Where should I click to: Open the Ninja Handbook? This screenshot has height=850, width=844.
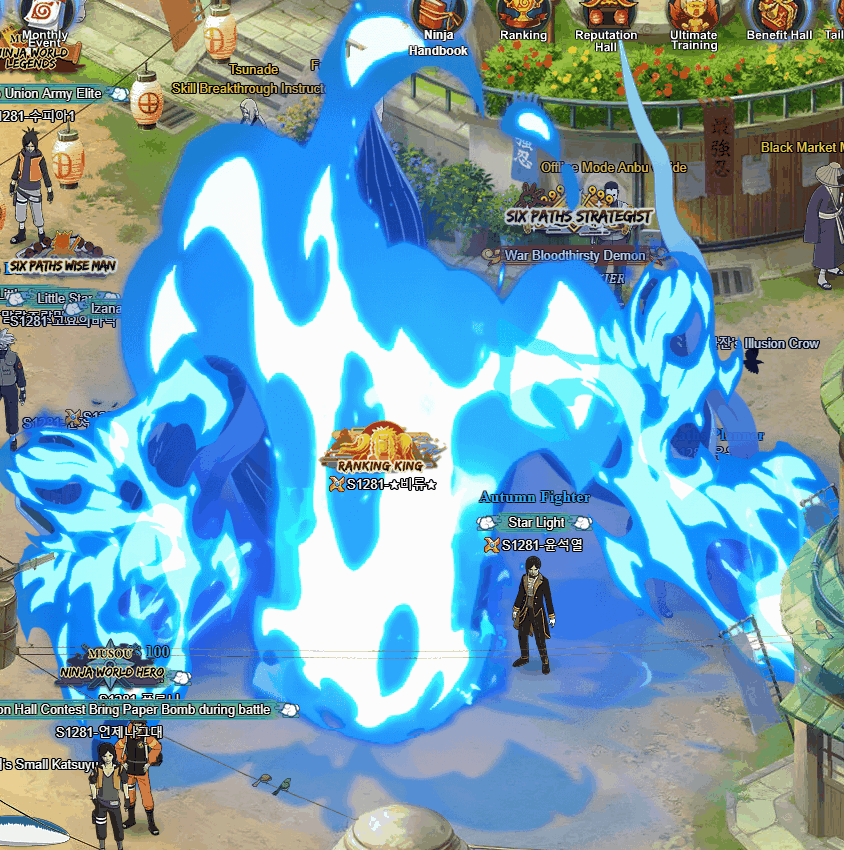[438, 18]
